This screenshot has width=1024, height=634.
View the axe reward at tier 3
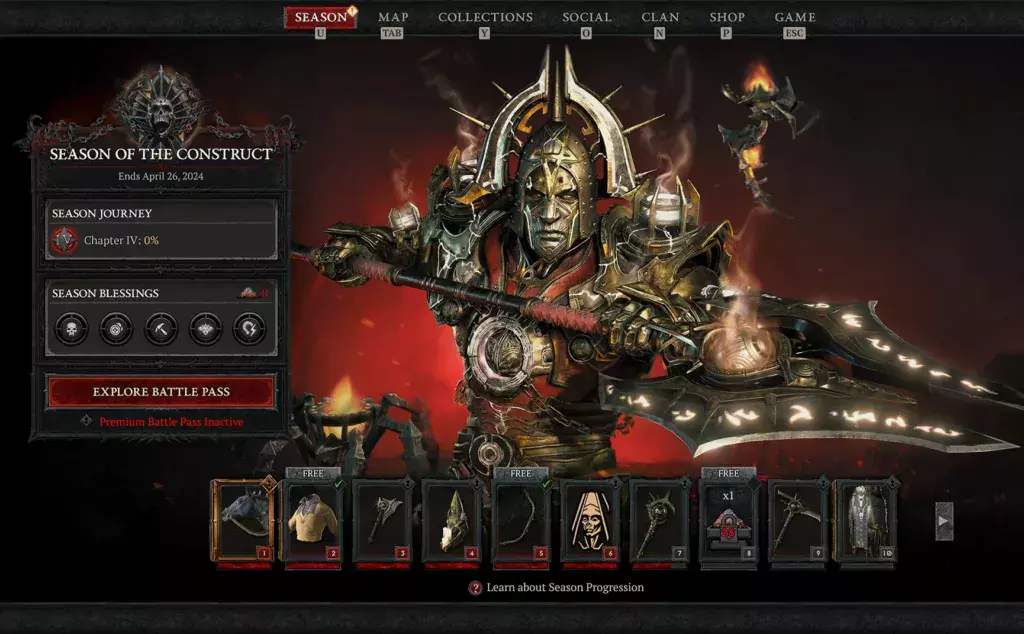click(381, 521)
